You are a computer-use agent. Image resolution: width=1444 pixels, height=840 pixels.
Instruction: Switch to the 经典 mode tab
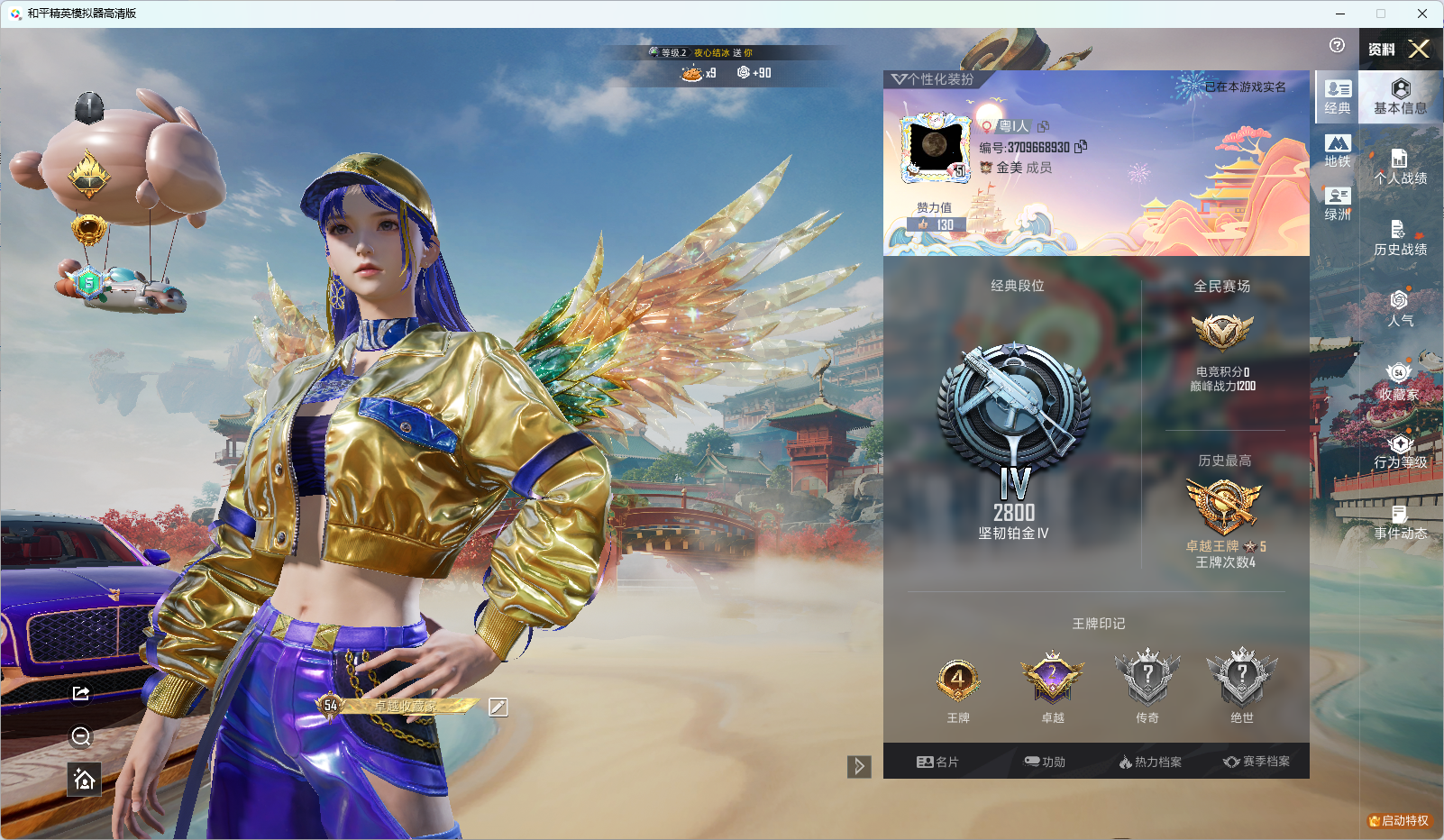click(x=1338, y=97)
